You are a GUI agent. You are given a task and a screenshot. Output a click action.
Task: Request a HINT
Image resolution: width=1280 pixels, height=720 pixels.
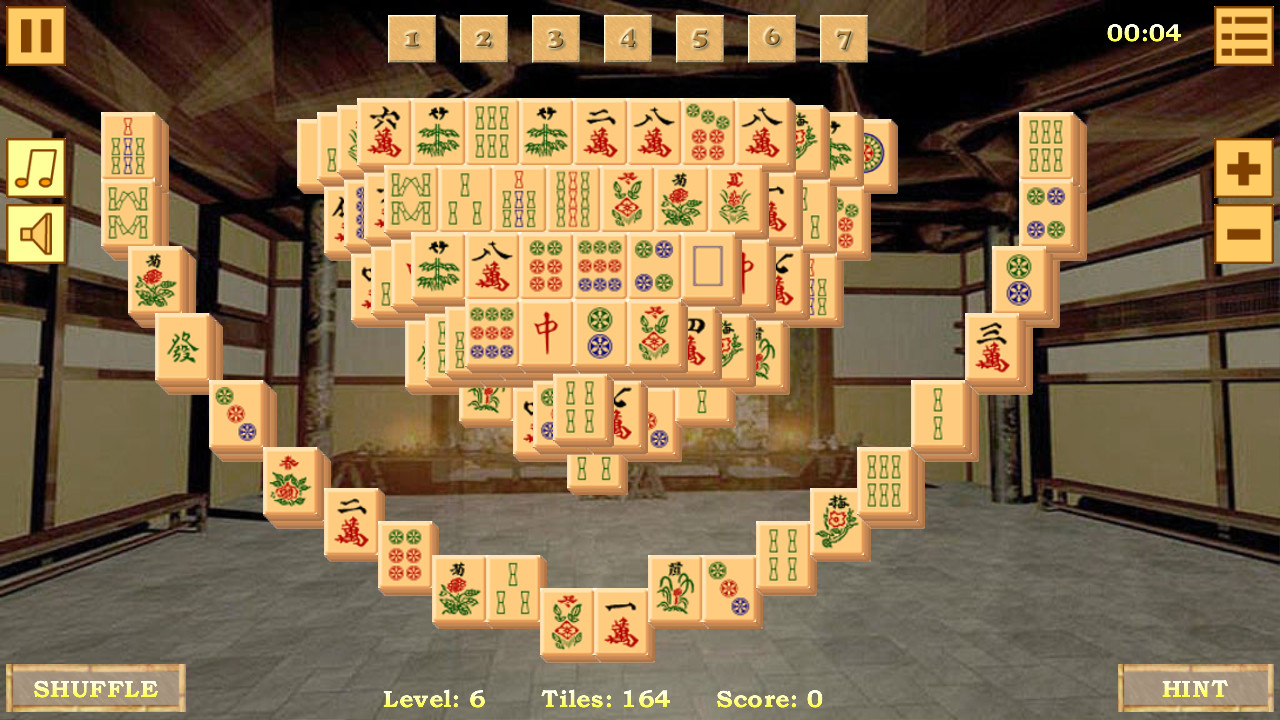click(x=1196, y=688)
